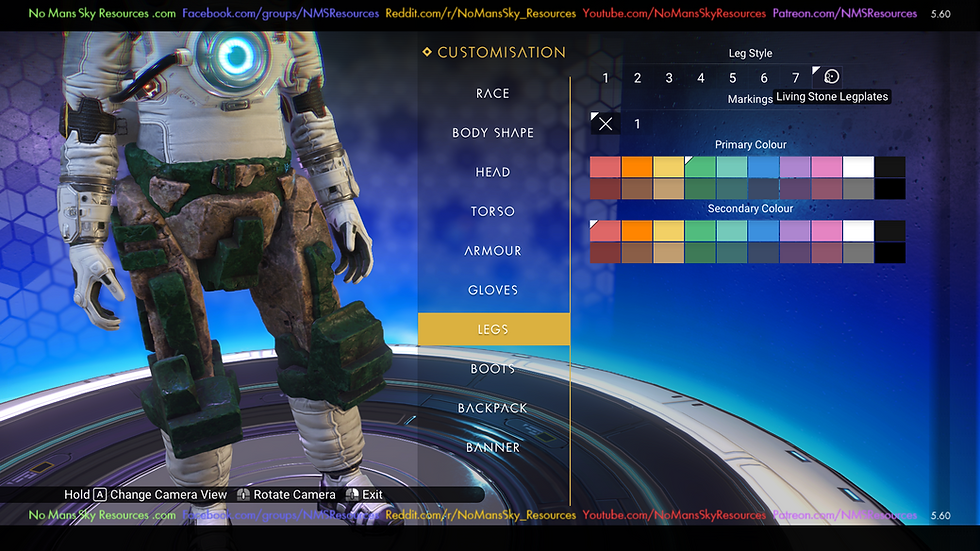Set primary colour to bright orange
Viewport: 980px width, 551px height.
[x=637, y=167]
